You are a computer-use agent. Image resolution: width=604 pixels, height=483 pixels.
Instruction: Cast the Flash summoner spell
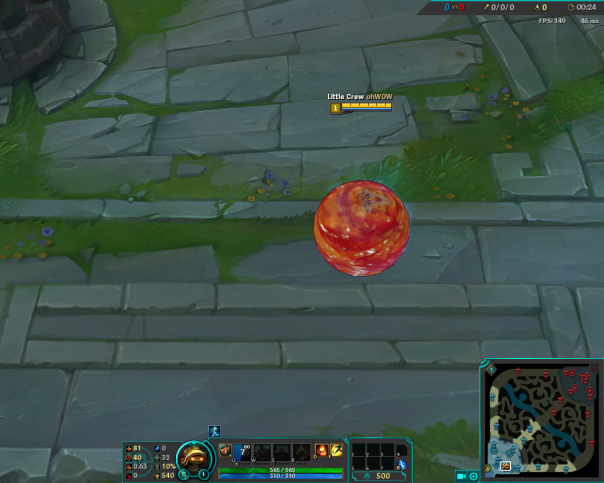coord(337,451)
